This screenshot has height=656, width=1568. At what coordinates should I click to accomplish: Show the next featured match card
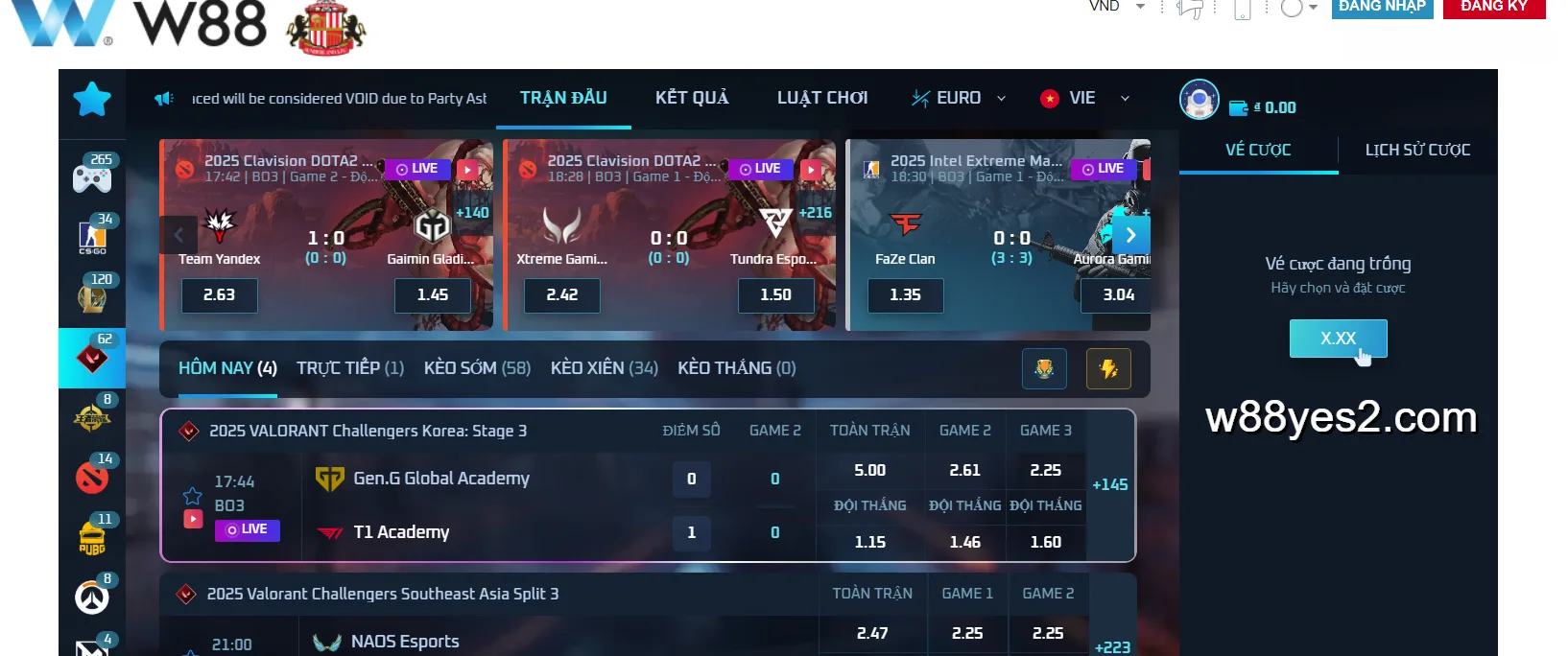1130,235
